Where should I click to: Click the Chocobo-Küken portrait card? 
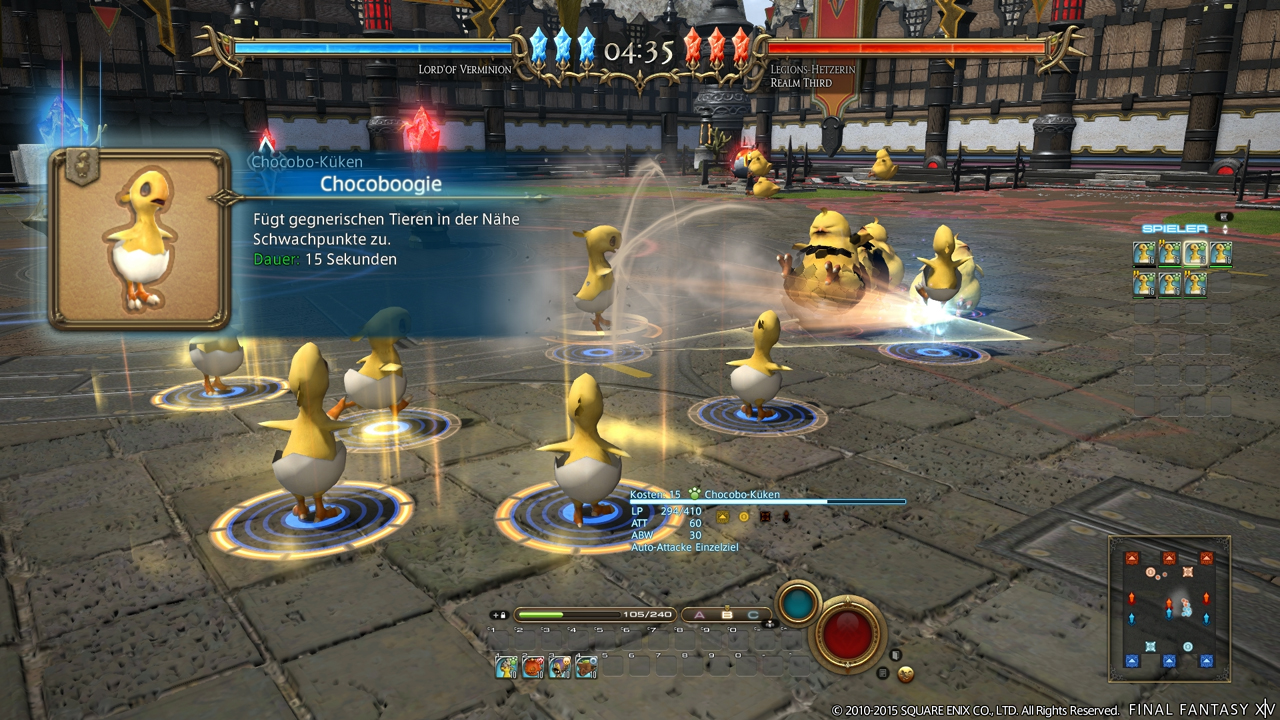pos(140,239)
